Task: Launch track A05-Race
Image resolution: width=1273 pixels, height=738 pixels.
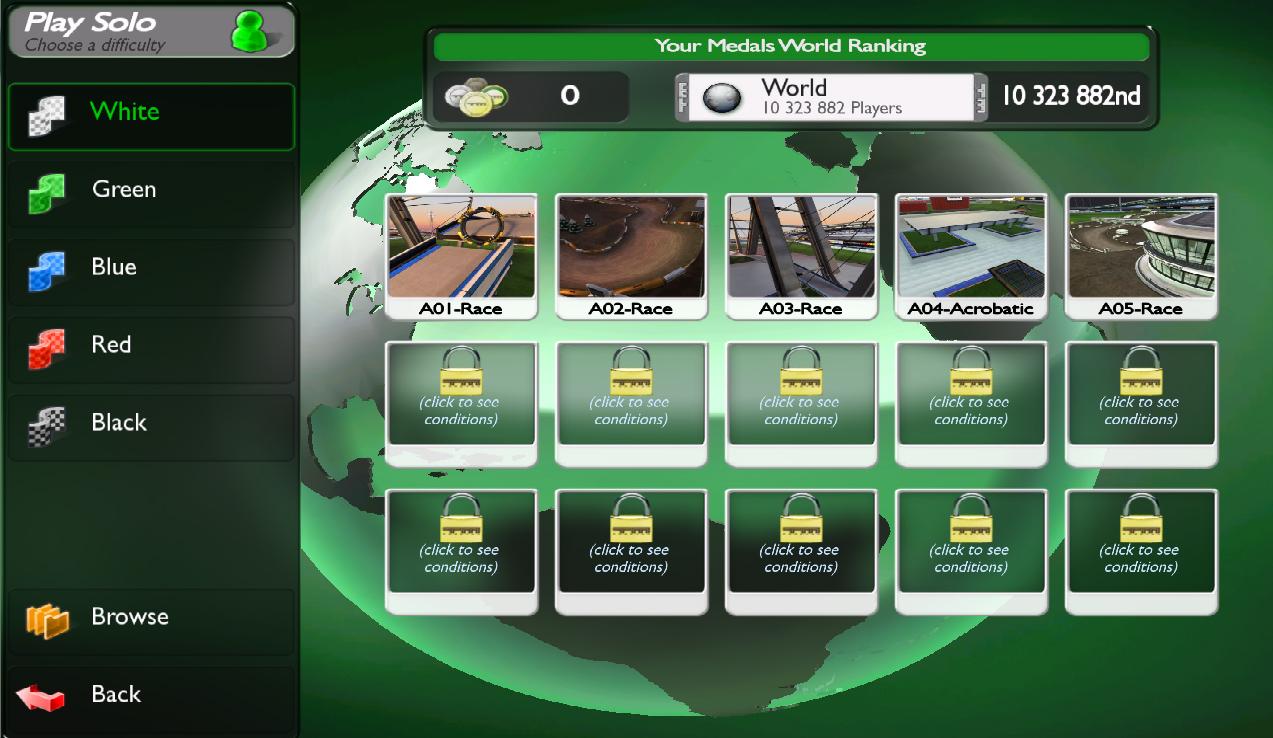Action: (x=1141, y=255)
